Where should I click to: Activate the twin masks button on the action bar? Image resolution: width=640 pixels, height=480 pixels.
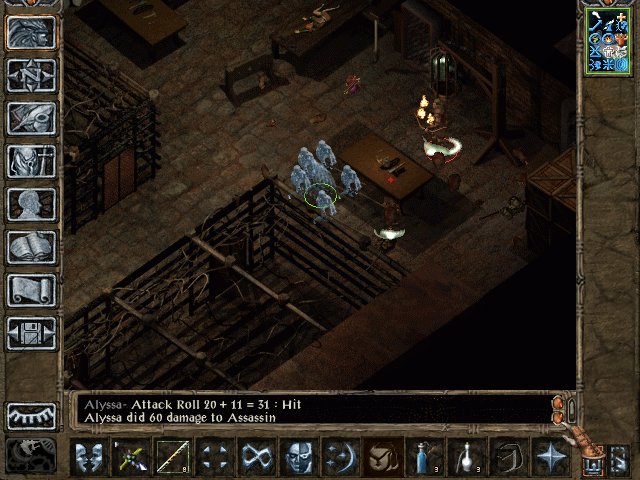pyautogui.click(x=89, y=457)
